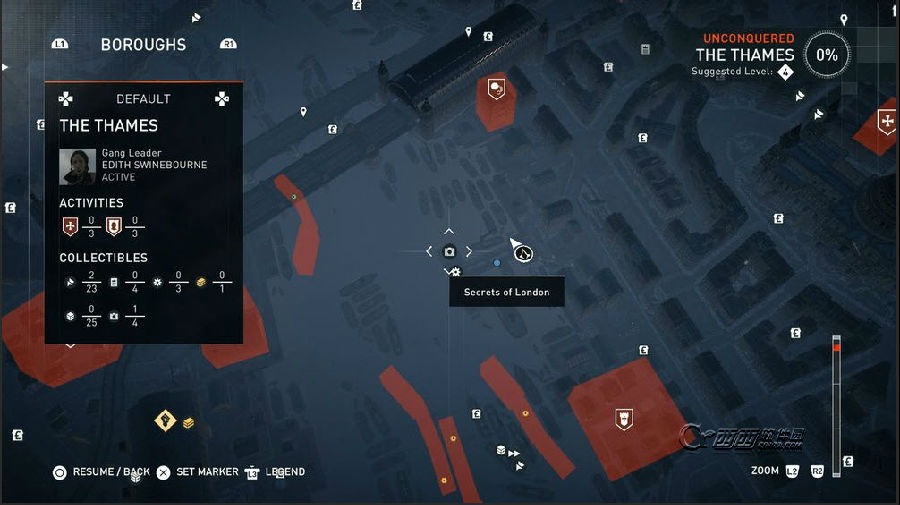The image size is (900, 505).
Task: Click the red shield fortress activity marker
Action: 624,417
